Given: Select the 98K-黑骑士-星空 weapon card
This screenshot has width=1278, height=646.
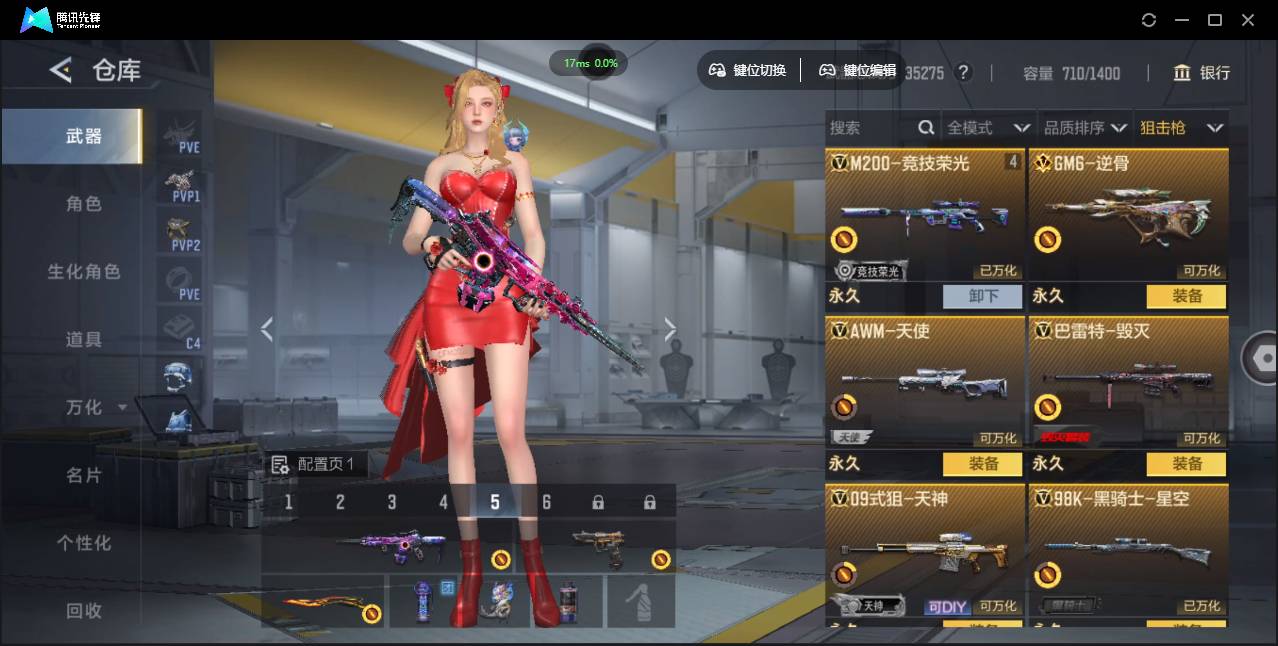Looking at the screenshot, I should (1129, 550).
